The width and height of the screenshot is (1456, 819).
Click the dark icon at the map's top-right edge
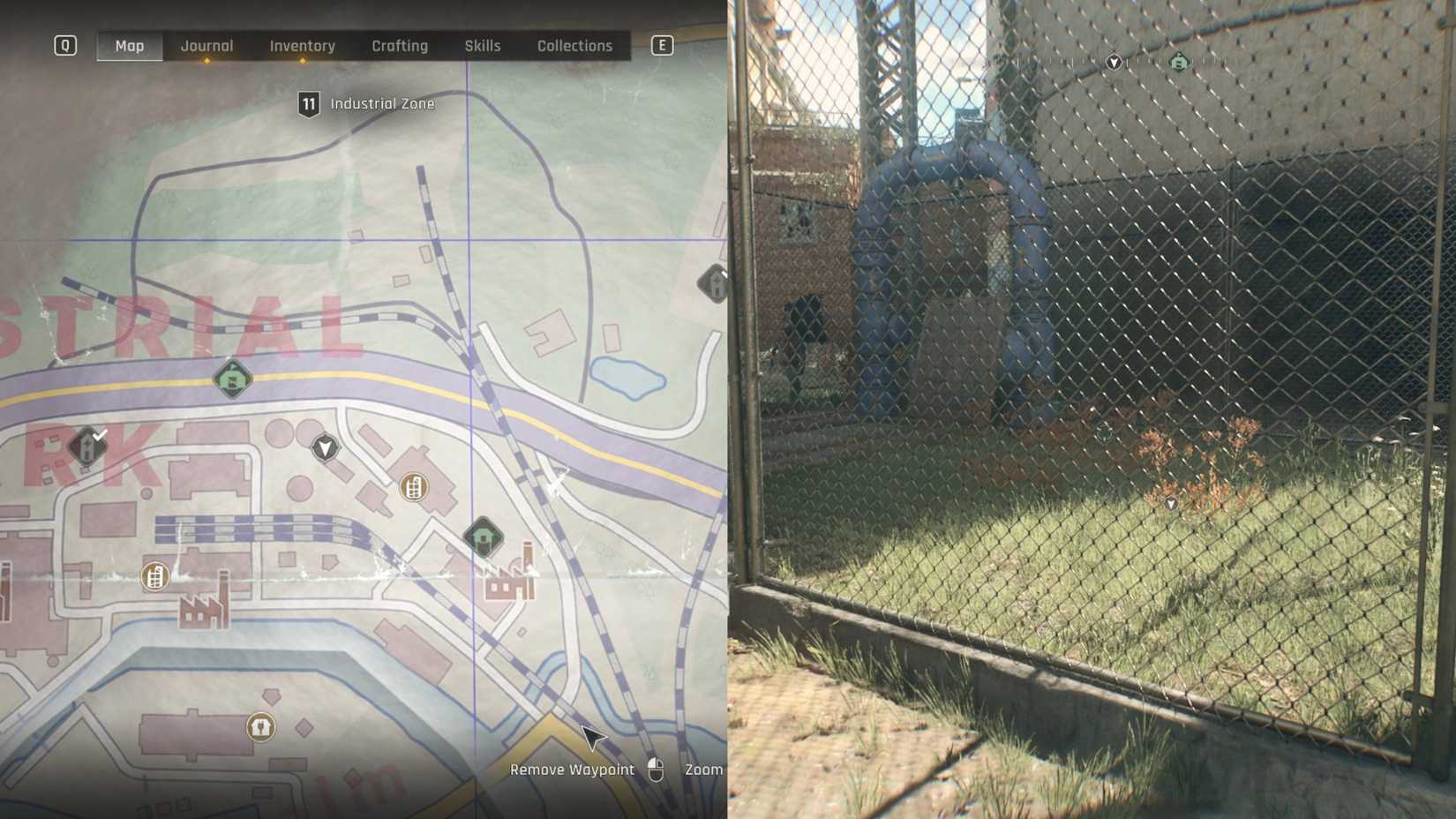711,284
